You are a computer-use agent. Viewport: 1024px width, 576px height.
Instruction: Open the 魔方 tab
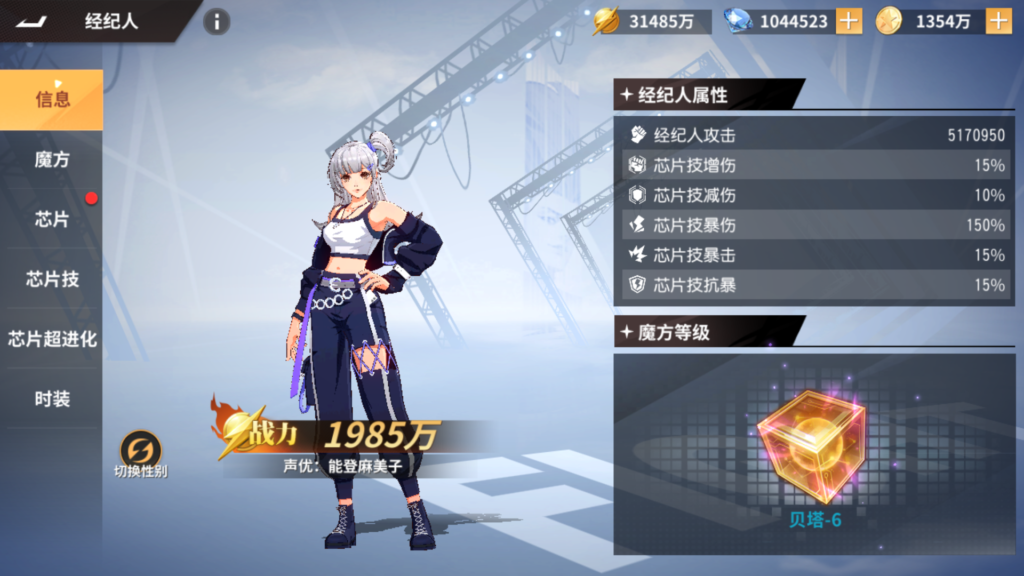(52, 159)
